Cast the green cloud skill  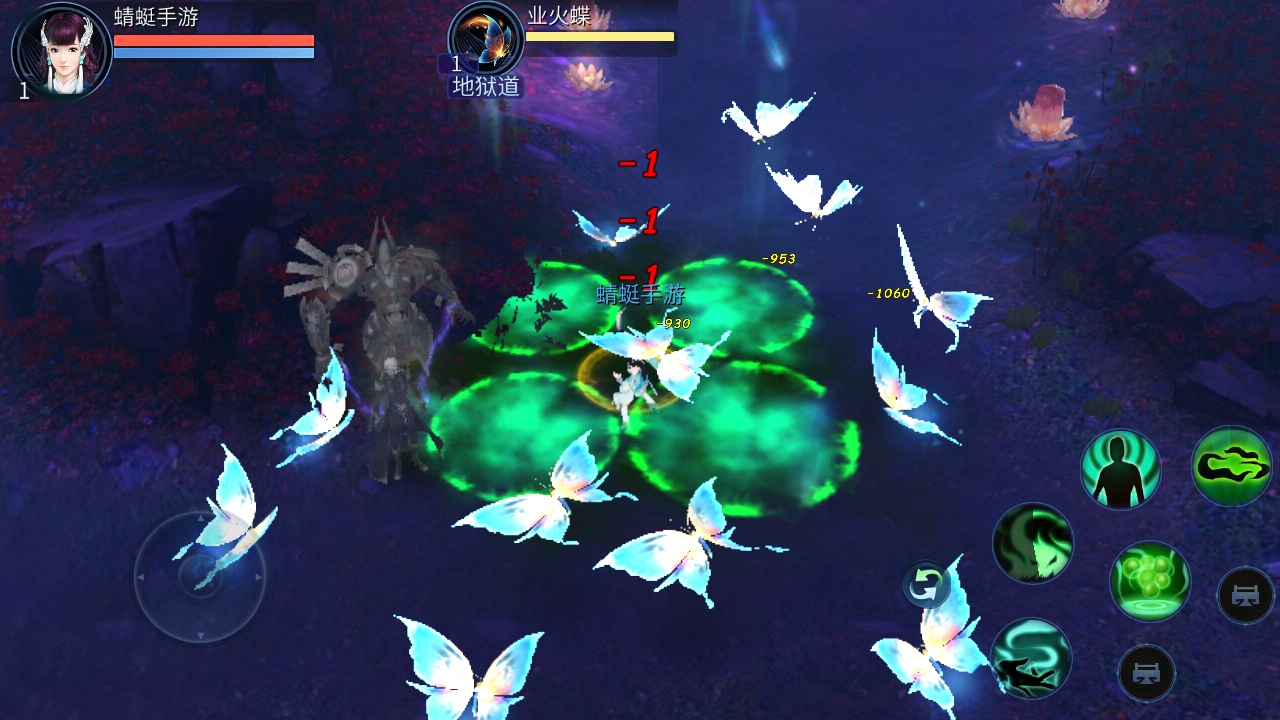(x=1231, y=465)
